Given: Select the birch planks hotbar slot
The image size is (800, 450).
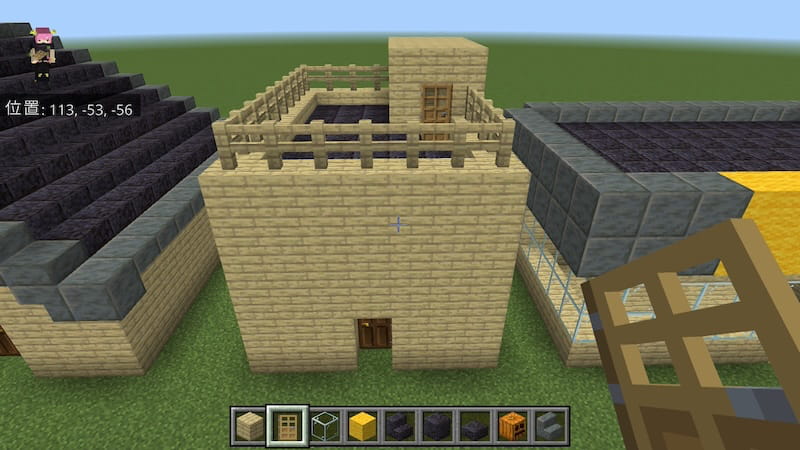Looking at the screenshot, I should point(250,427).
